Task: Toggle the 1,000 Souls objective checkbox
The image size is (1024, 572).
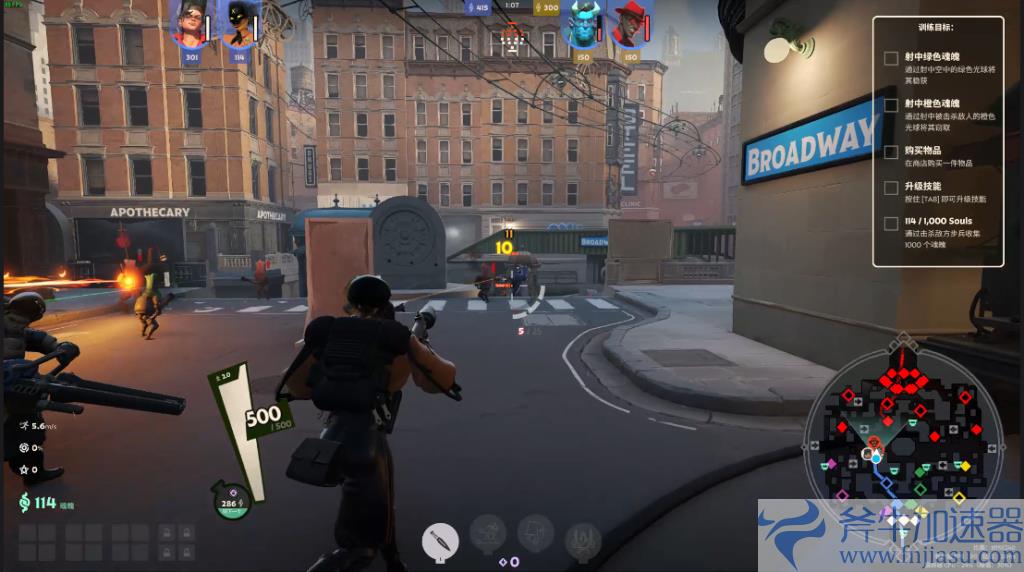Action: (x=891, y=223)
